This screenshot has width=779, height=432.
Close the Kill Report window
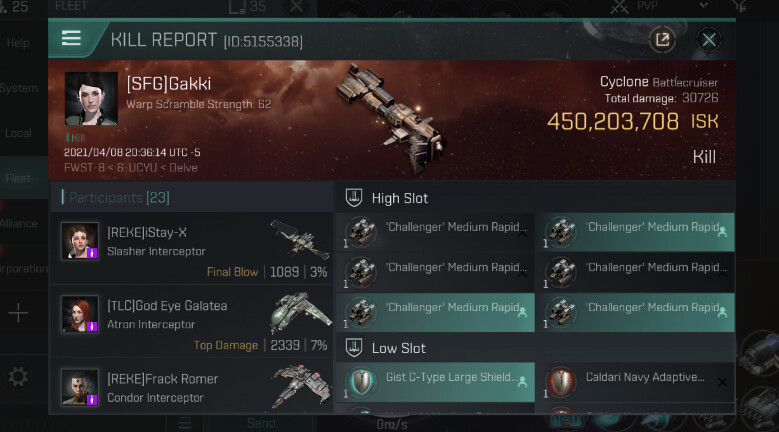[x=709, y=40]
